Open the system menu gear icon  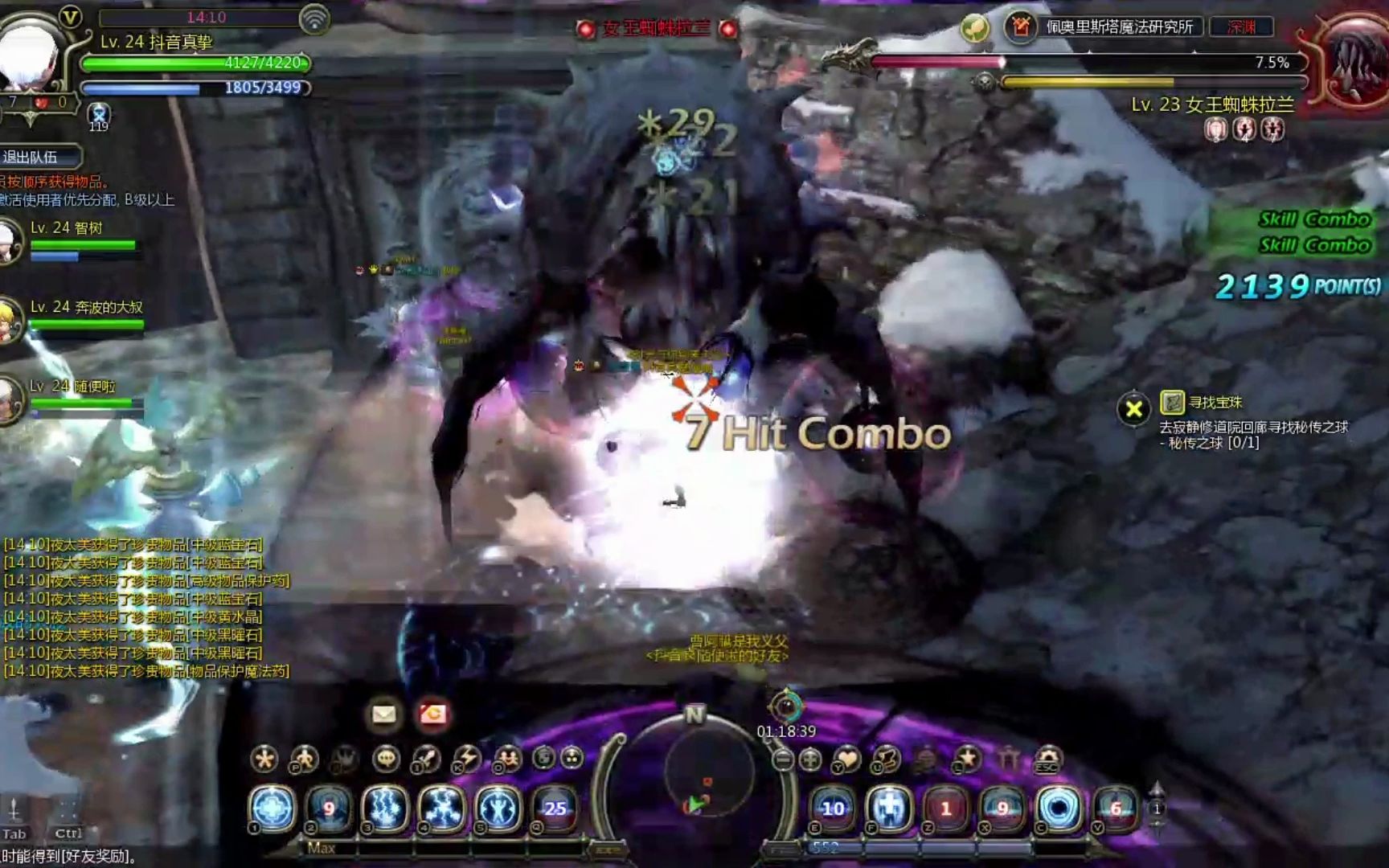click(1048, 758)
